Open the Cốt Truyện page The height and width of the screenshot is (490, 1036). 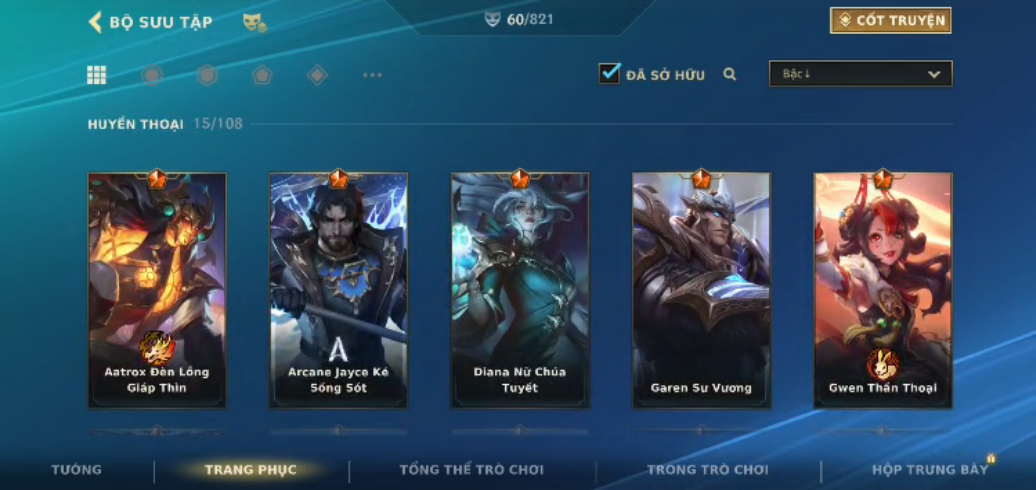click(890, 20)
